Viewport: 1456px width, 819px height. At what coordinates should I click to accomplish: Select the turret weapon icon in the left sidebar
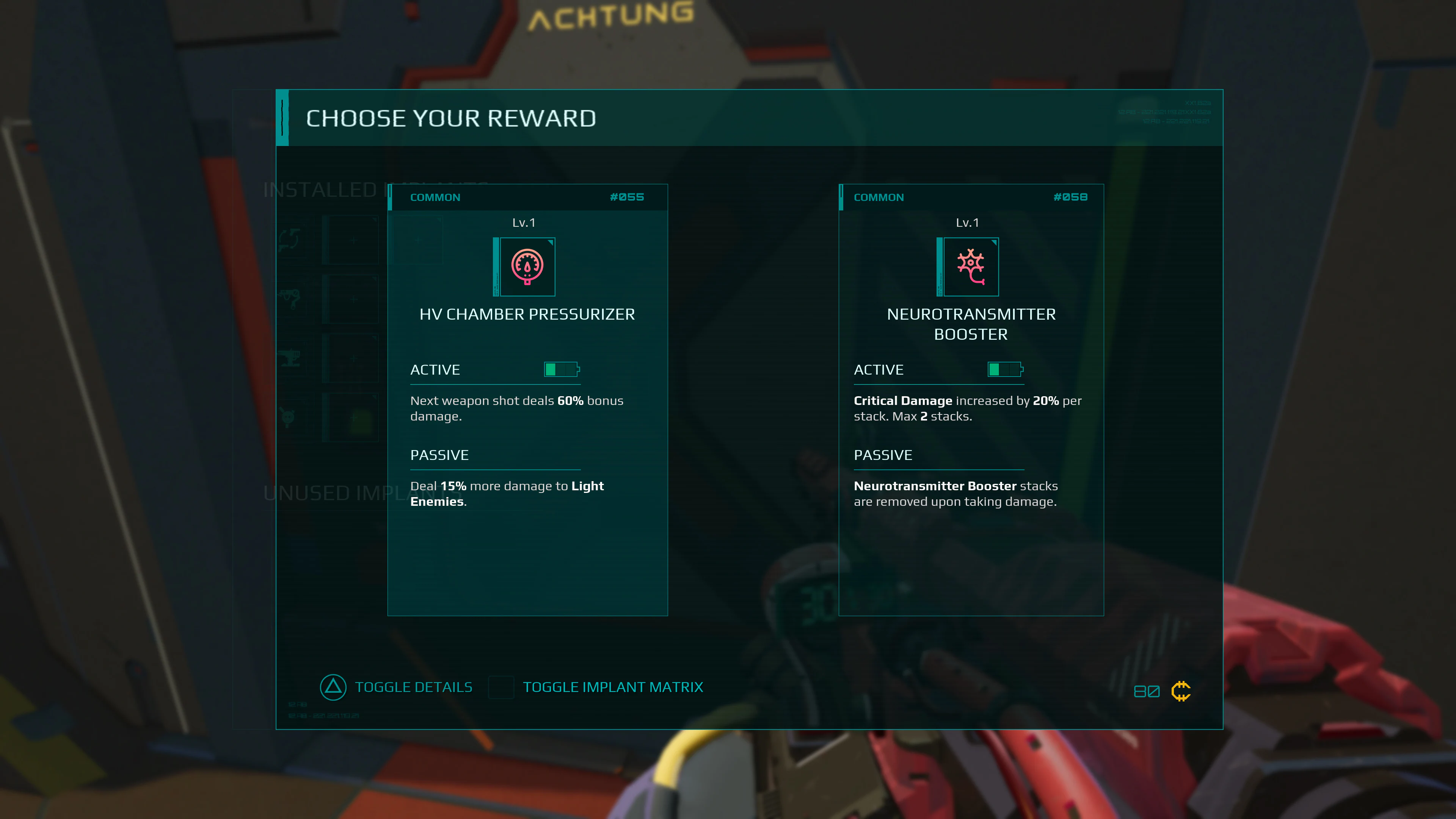coord(289,358)
